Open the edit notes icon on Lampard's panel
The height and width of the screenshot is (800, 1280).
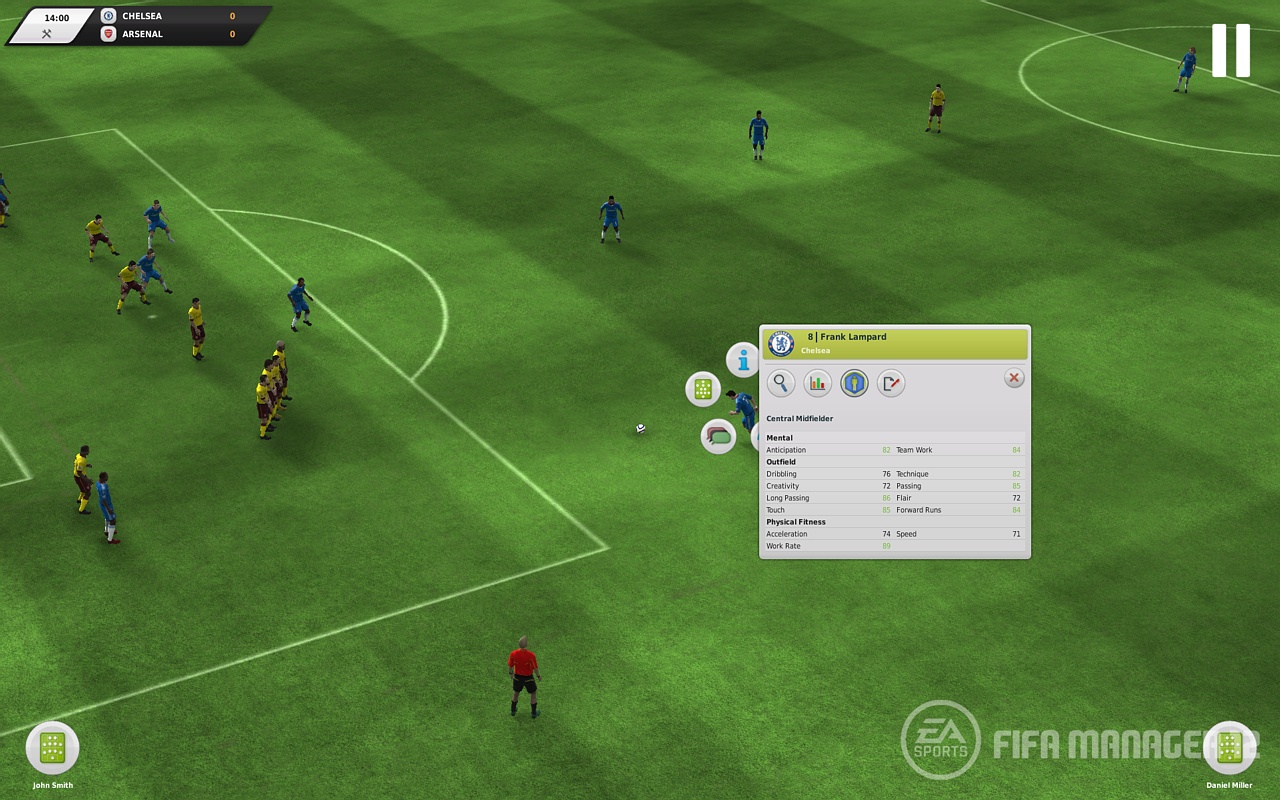891,382
